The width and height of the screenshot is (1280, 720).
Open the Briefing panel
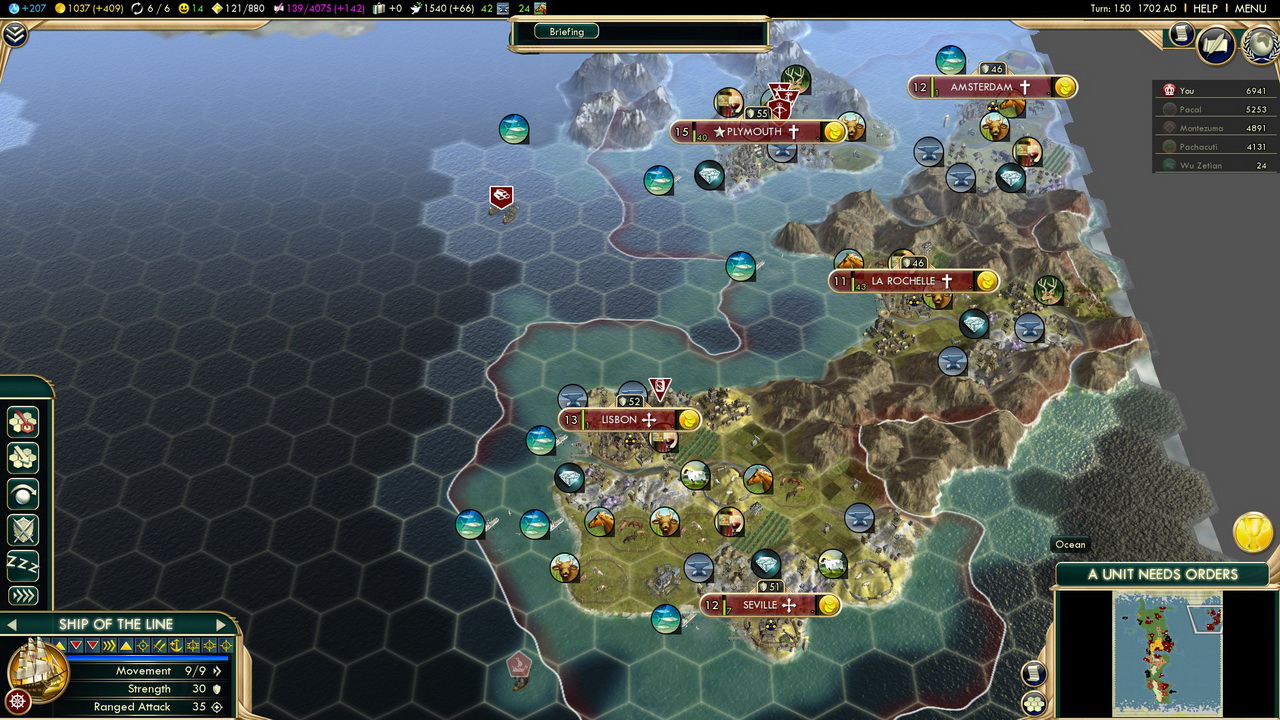click(x=567, y=32)
